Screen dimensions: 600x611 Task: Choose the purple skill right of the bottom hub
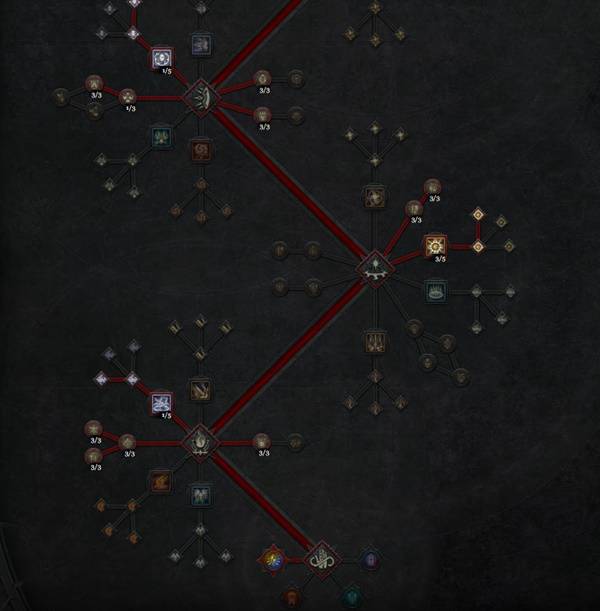point(371,558)
